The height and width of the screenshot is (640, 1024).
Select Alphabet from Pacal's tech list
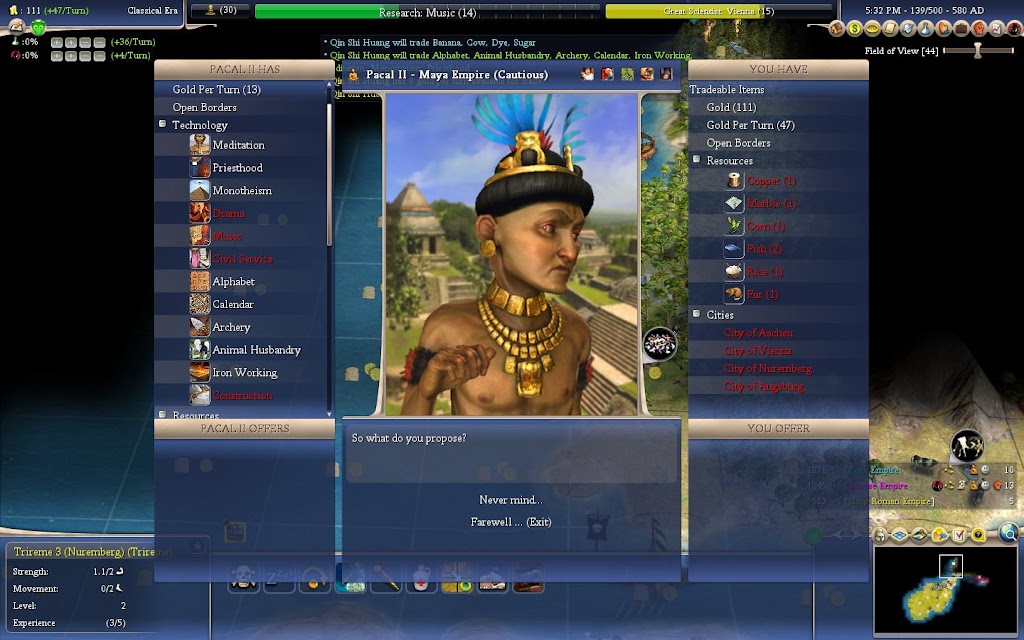tap(233, 282)
